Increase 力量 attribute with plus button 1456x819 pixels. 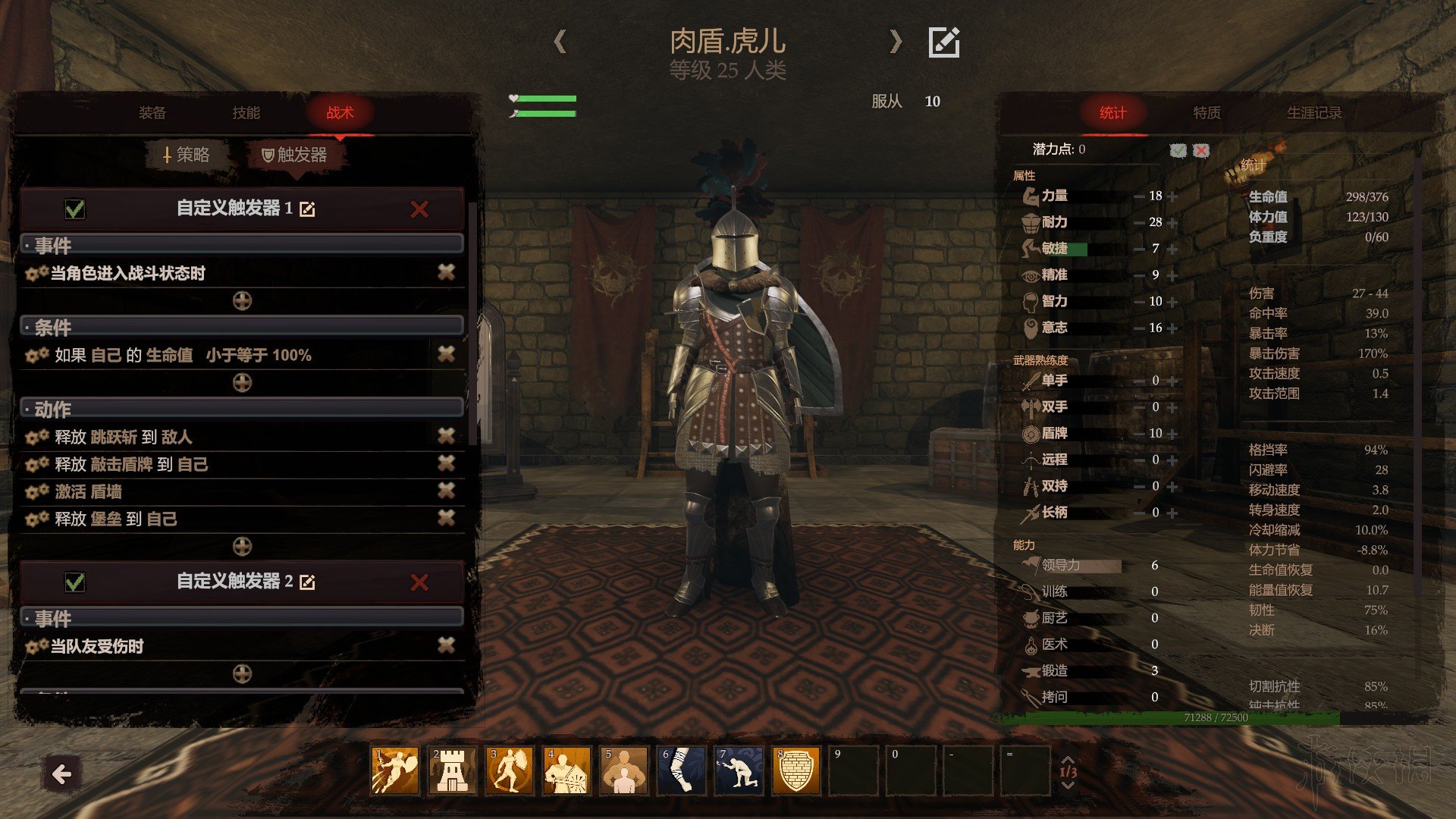[x=1173, y=196]
